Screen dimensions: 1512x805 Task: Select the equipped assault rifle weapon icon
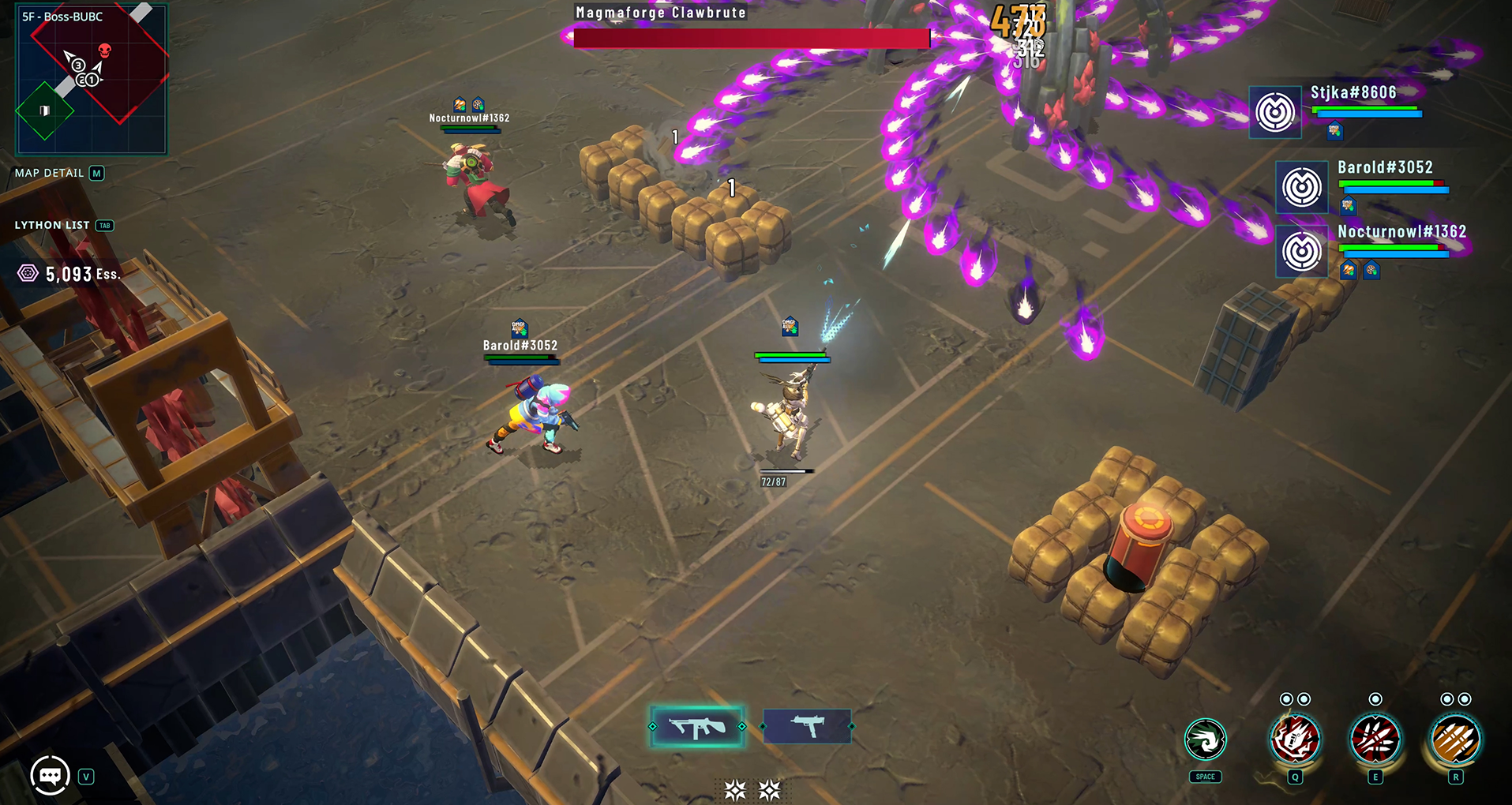click(698, 726)
